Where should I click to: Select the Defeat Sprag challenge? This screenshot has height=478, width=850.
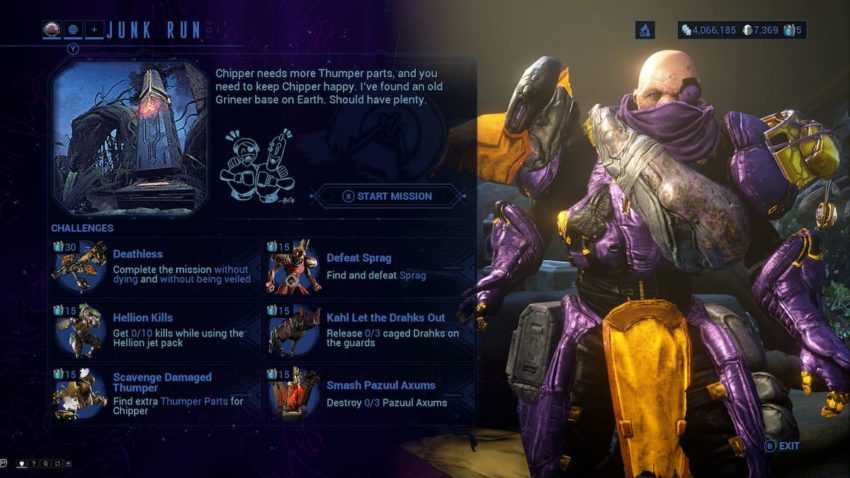point(358,258)
